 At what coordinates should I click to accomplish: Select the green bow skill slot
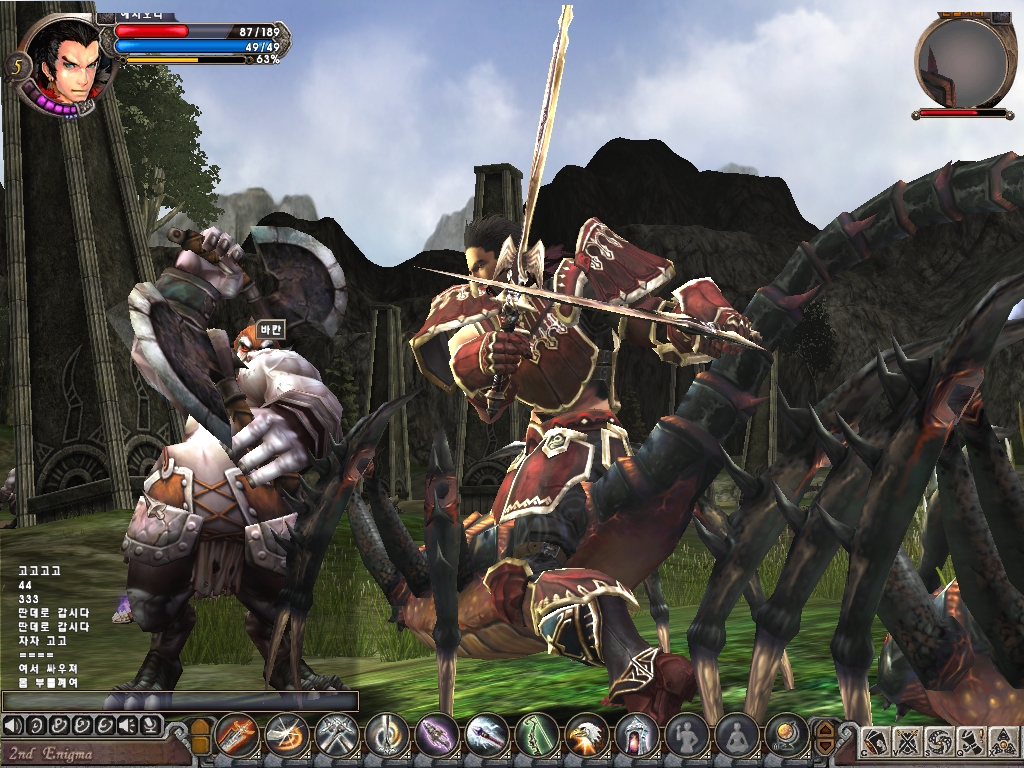(x=537, y=737)
